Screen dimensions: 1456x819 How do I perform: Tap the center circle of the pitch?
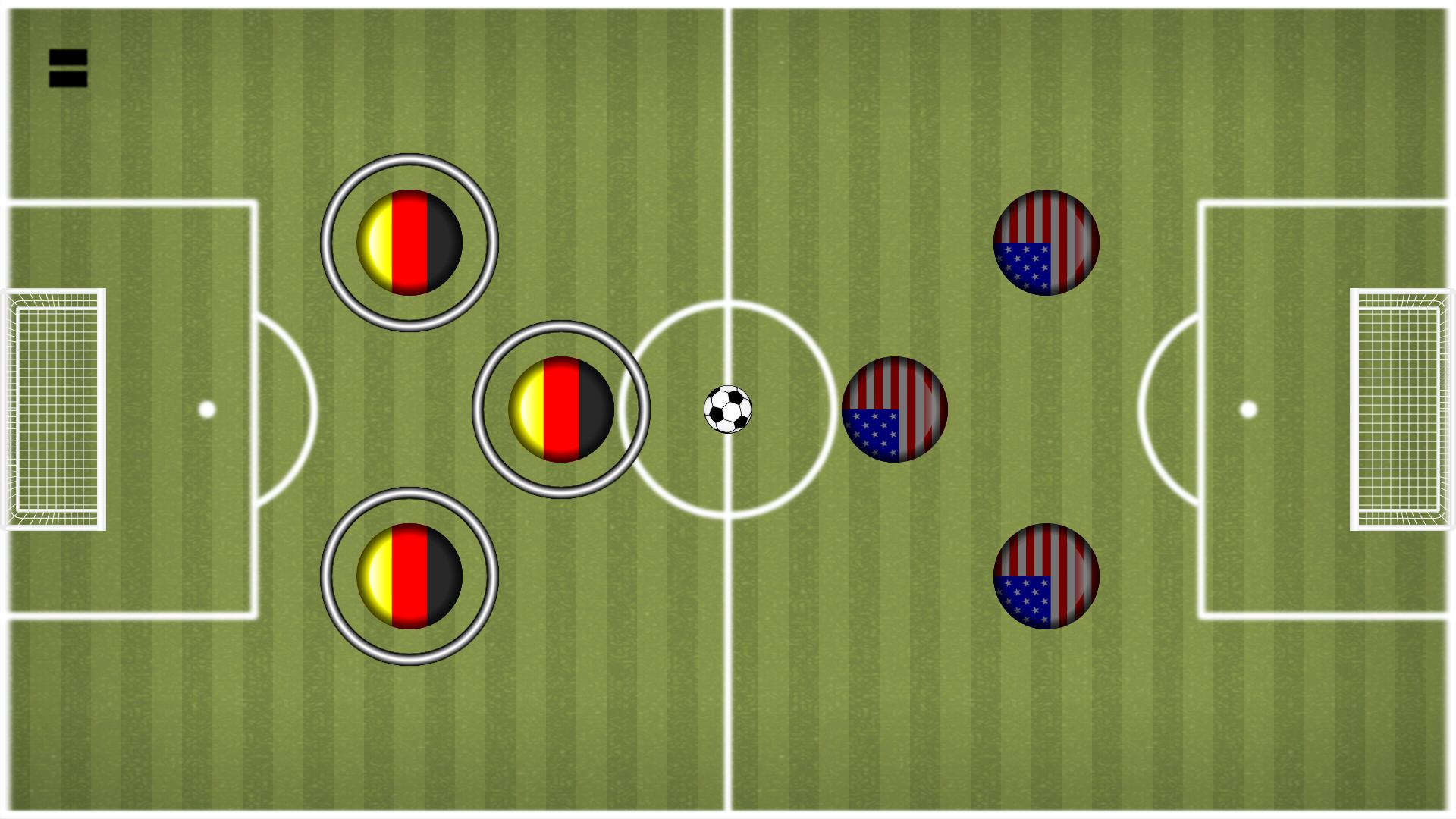coord(728,409)
